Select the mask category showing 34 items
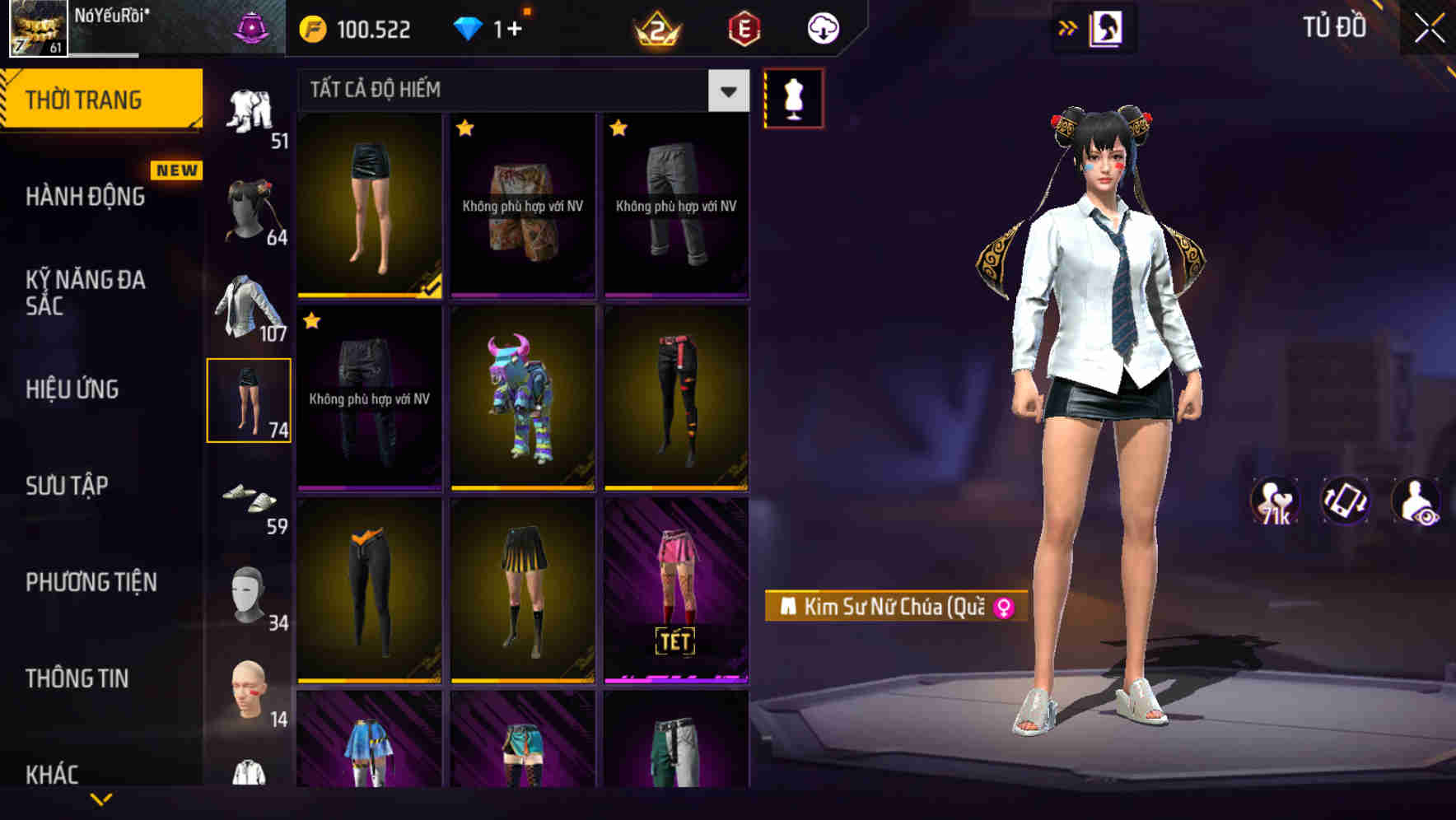The height and width of the screenshot is (820, 1456). point(250,597)
